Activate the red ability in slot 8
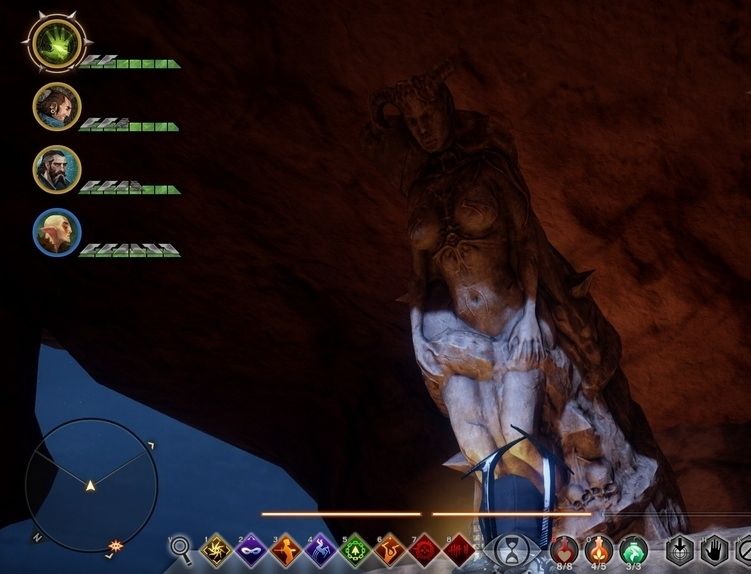This screenshot has width=751, height=574. 457,550
